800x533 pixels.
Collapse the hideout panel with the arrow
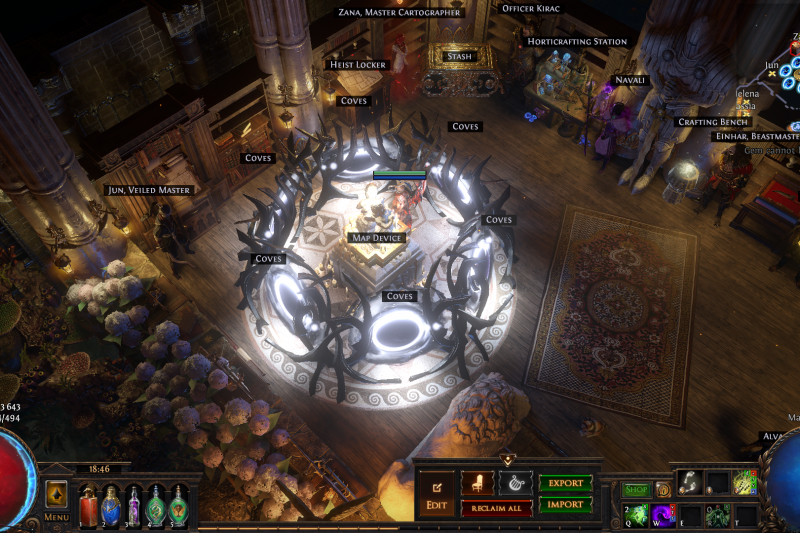[507, 460]
